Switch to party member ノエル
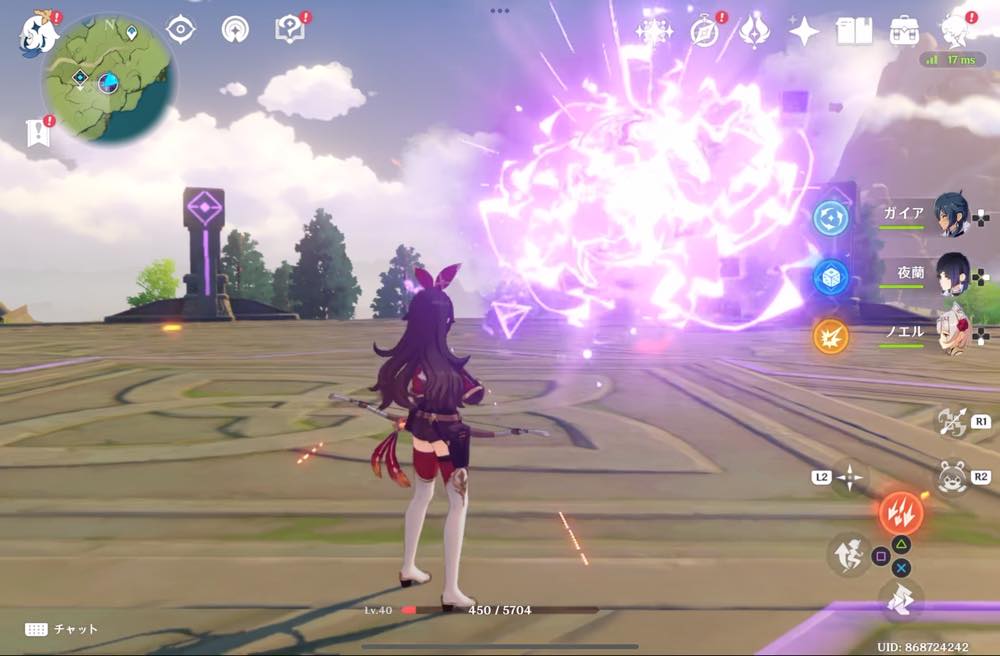This screenshot has width=1000, height=656. (950, 335)
